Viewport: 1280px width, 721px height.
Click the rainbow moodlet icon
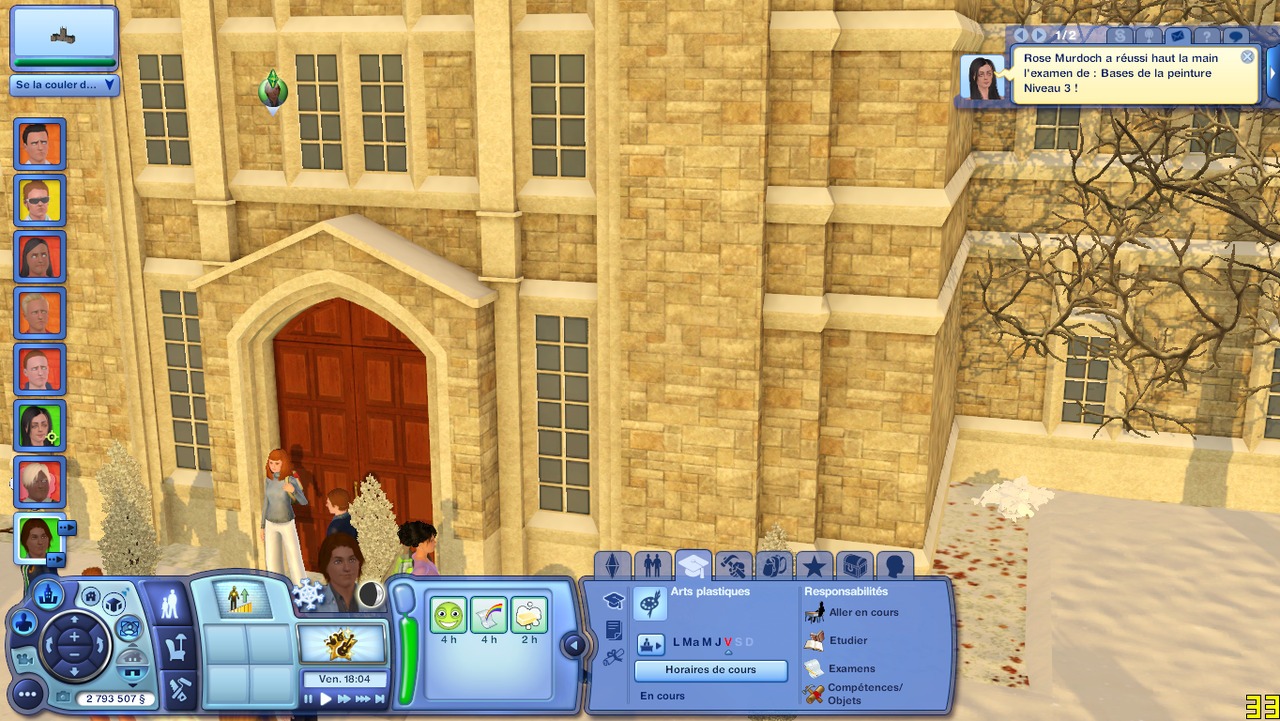[x=489, y=615]
